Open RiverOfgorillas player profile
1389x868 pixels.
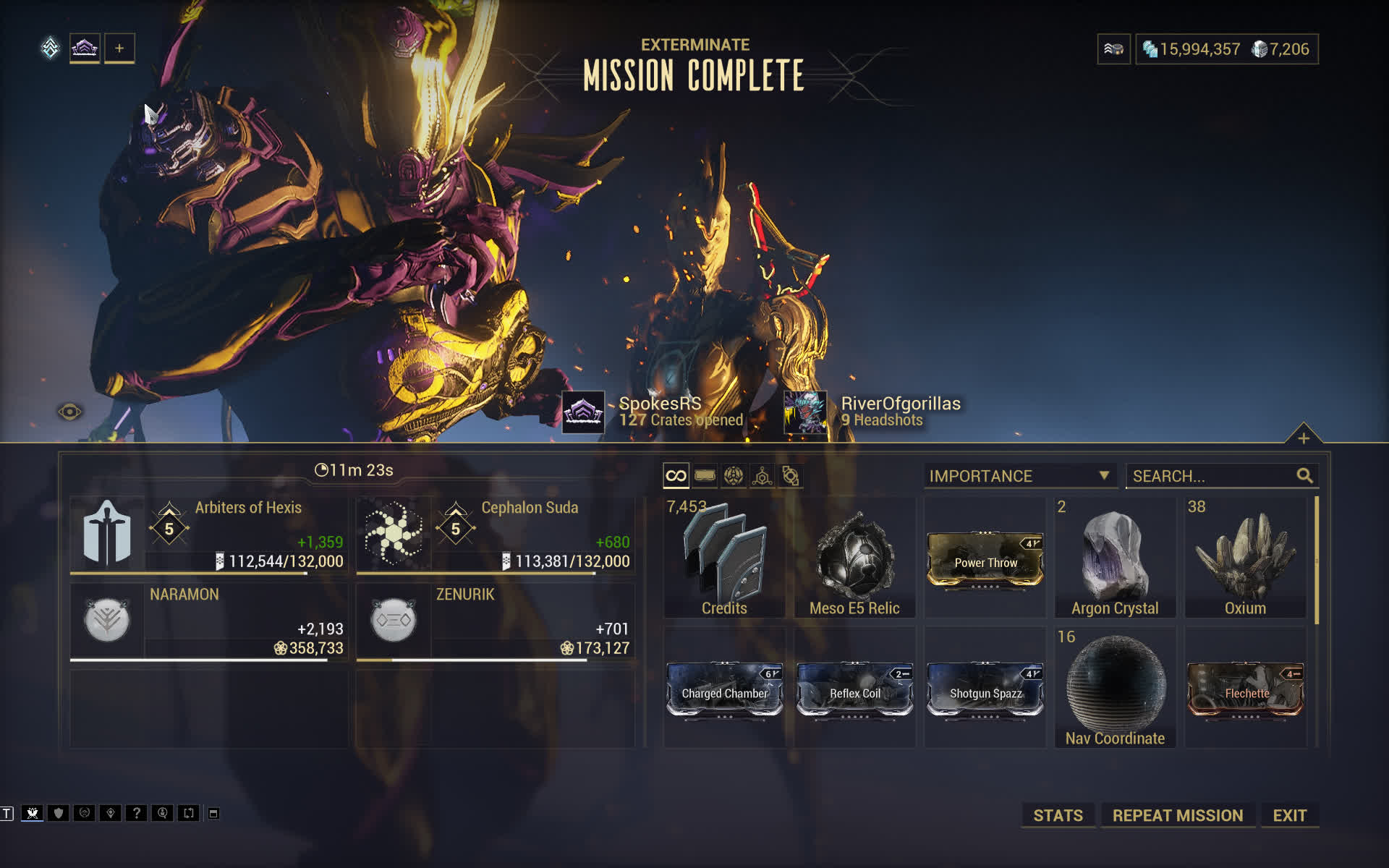(805, 412)
